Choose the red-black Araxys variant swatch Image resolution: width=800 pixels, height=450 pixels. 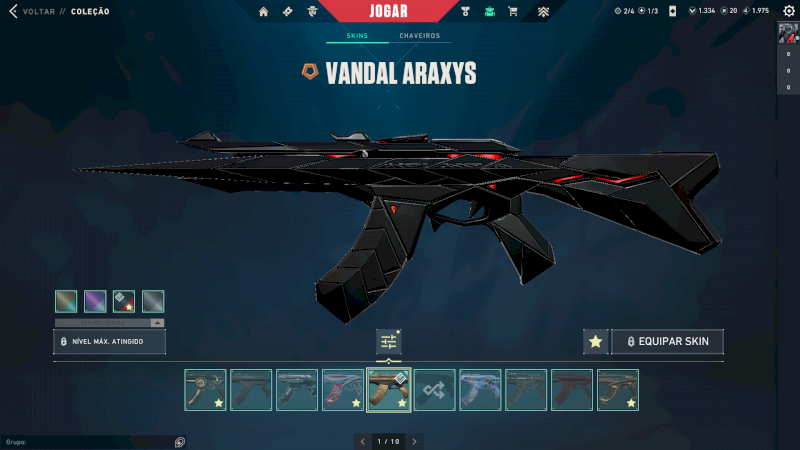coord(124,301)
